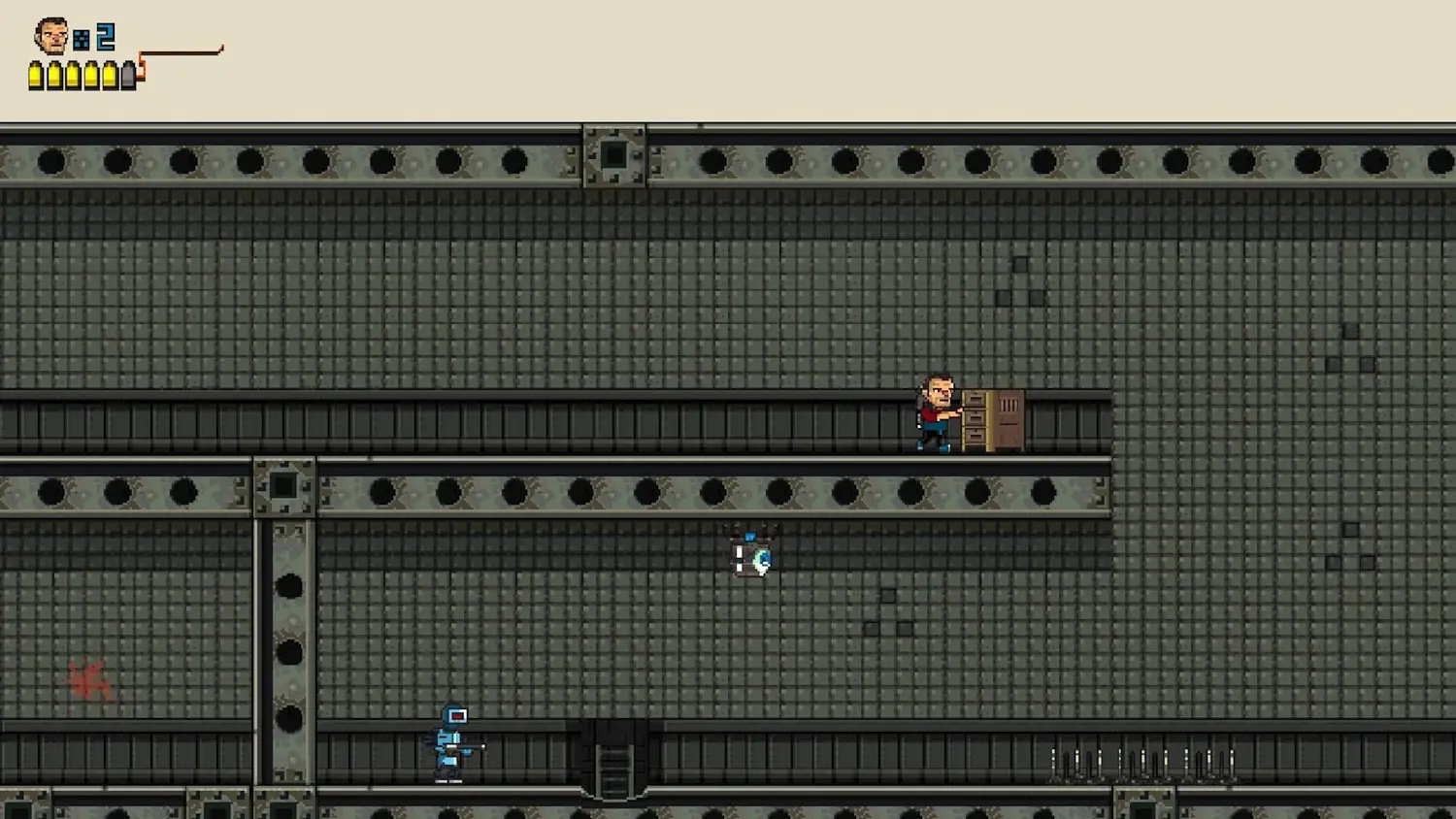This screenshot has width=1456, height=819.
Task: Click the flying eyeball drone enemy
Action: tap(753, 556)
